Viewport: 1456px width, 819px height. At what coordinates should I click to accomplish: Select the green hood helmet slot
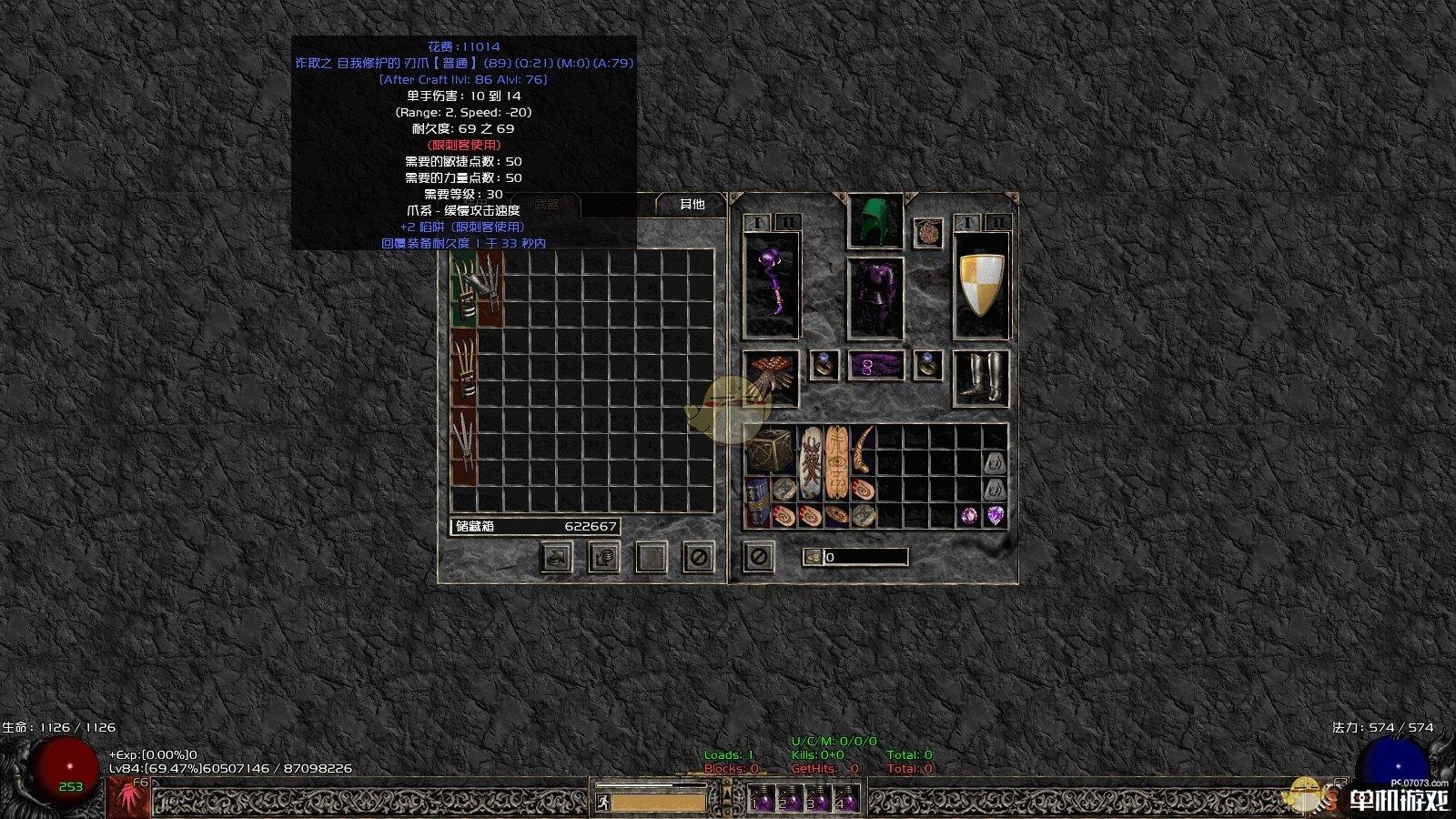pyautogui.click(x=875, y=219)
